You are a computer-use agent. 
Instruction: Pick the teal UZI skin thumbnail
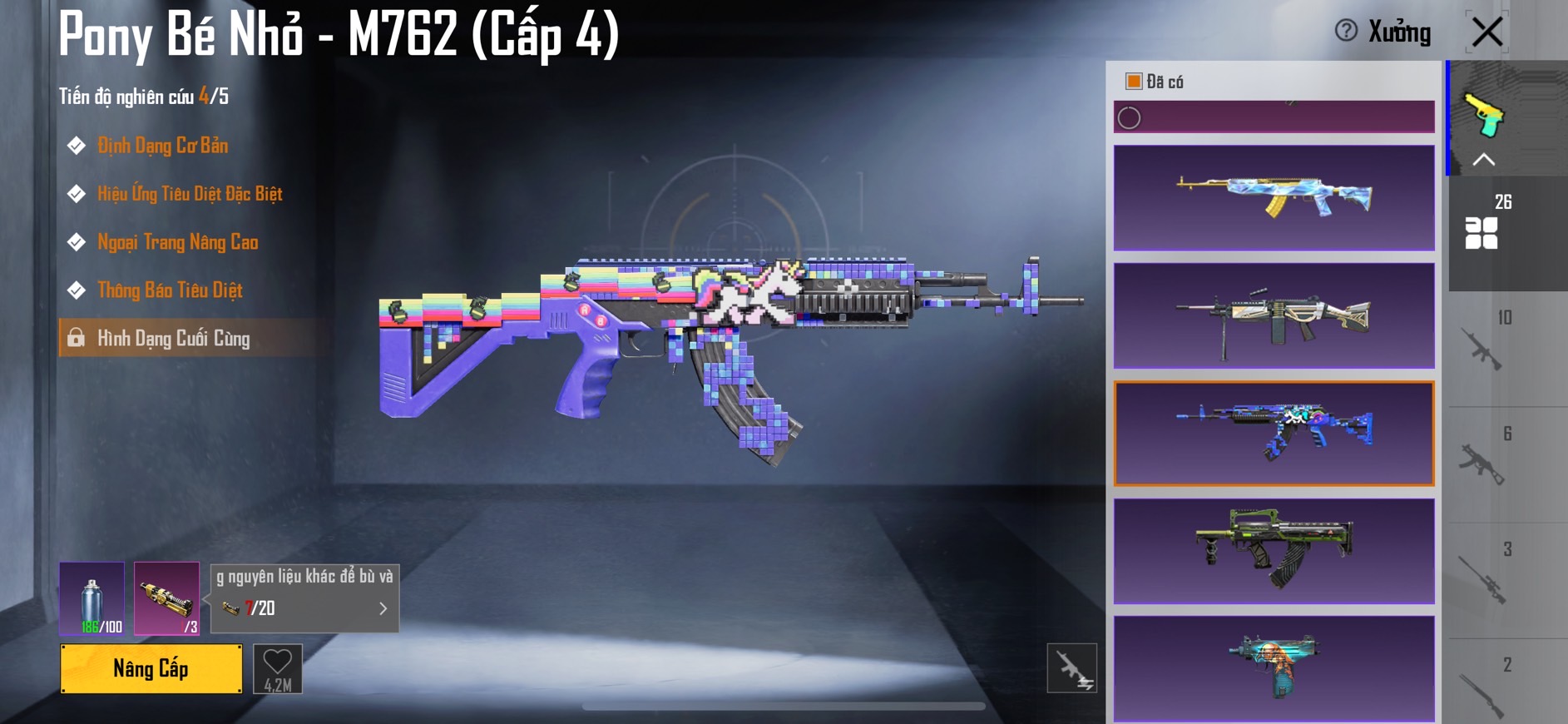[1274, 668]
